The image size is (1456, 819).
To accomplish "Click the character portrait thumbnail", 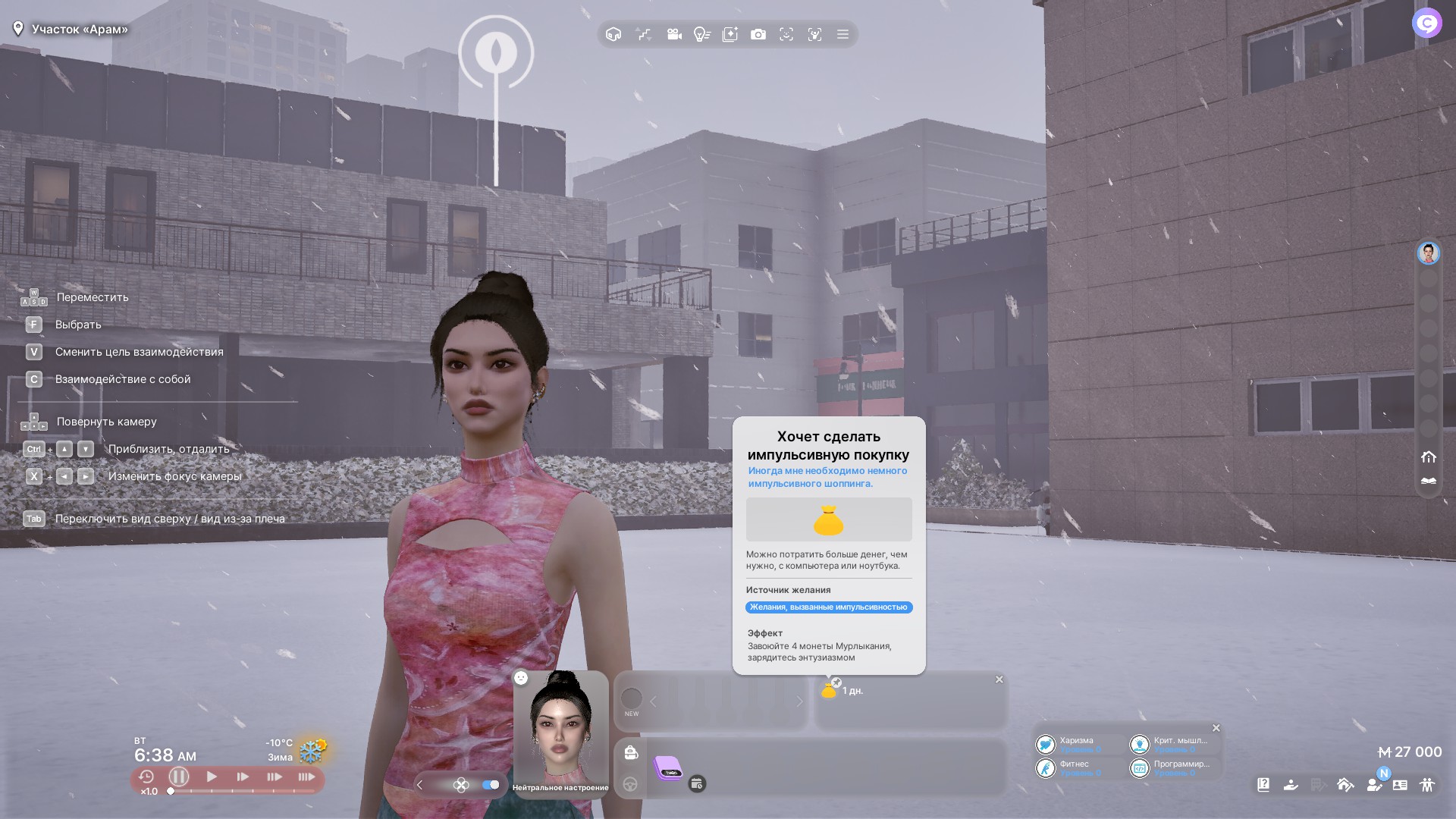I will click(560, 728).
